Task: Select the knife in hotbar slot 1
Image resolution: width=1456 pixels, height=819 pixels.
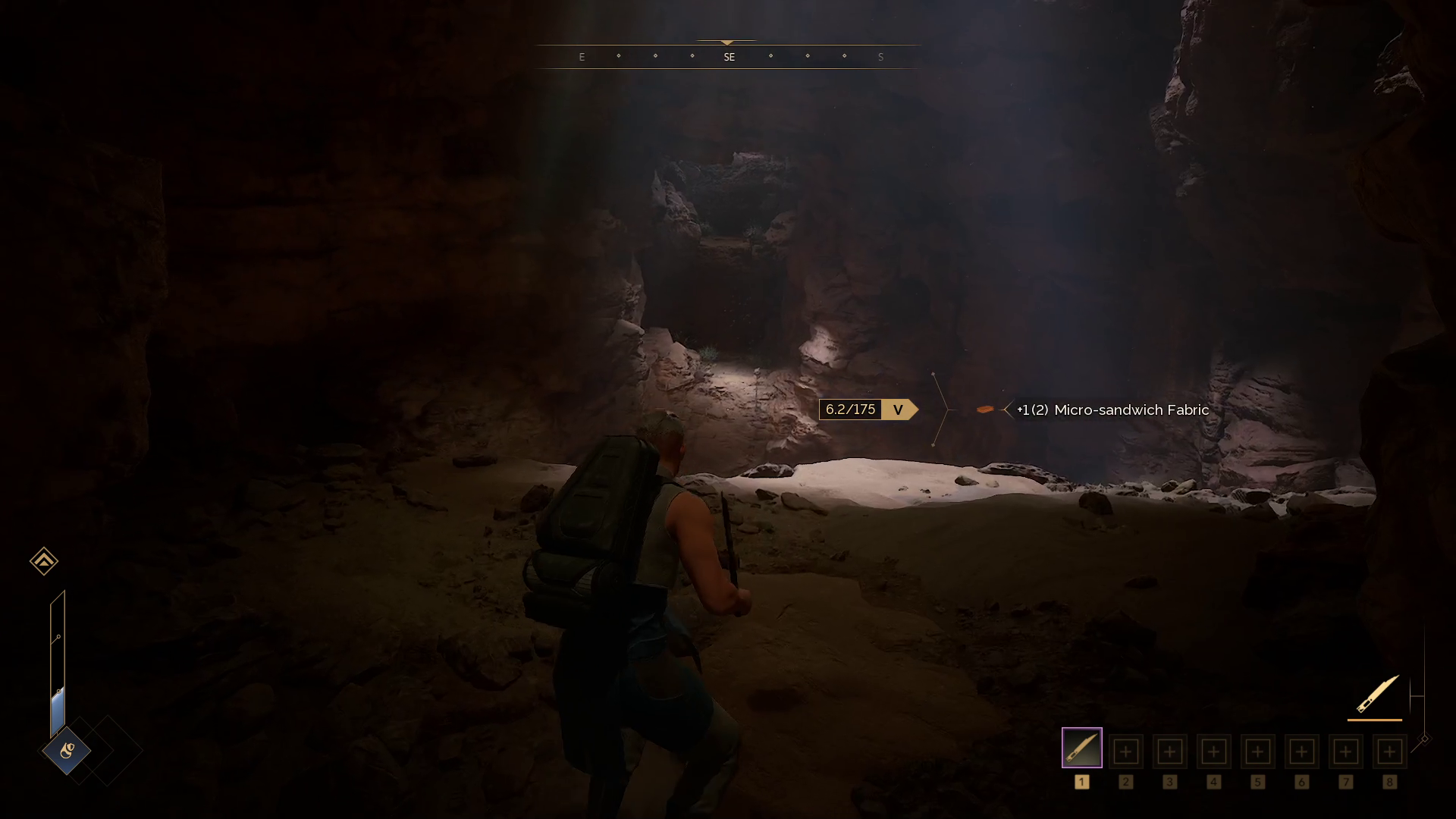Action: coord(1081,748)
